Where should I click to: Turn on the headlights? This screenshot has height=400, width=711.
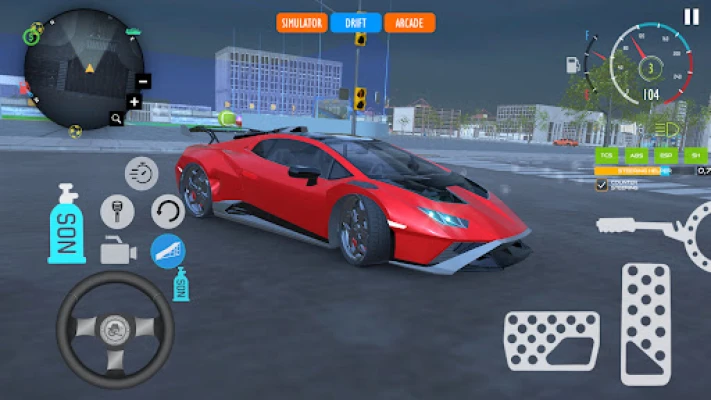tap(670, 130)
